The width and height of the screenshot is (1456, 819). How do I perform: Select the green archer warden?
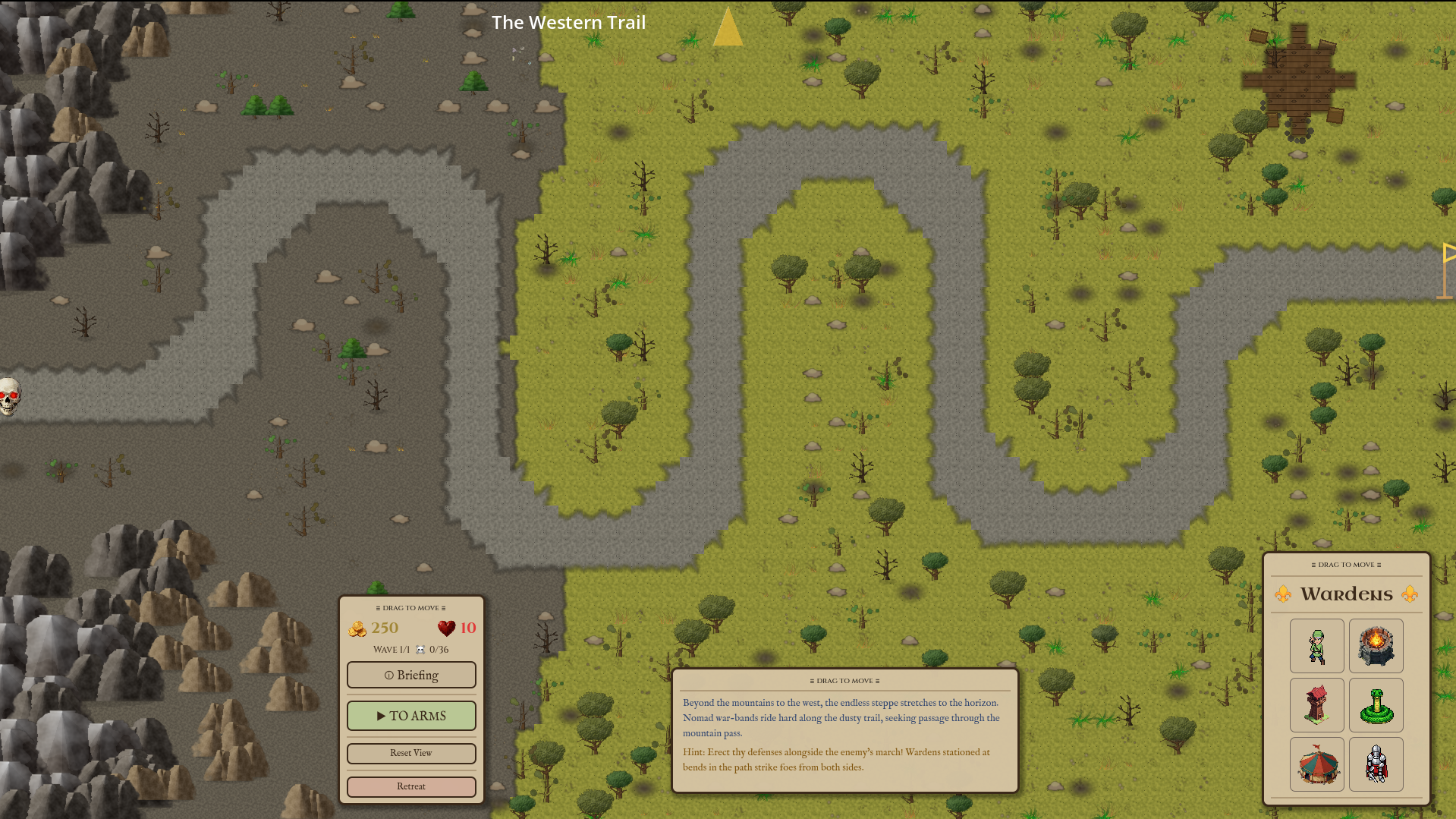click(x=1316, y=646)
